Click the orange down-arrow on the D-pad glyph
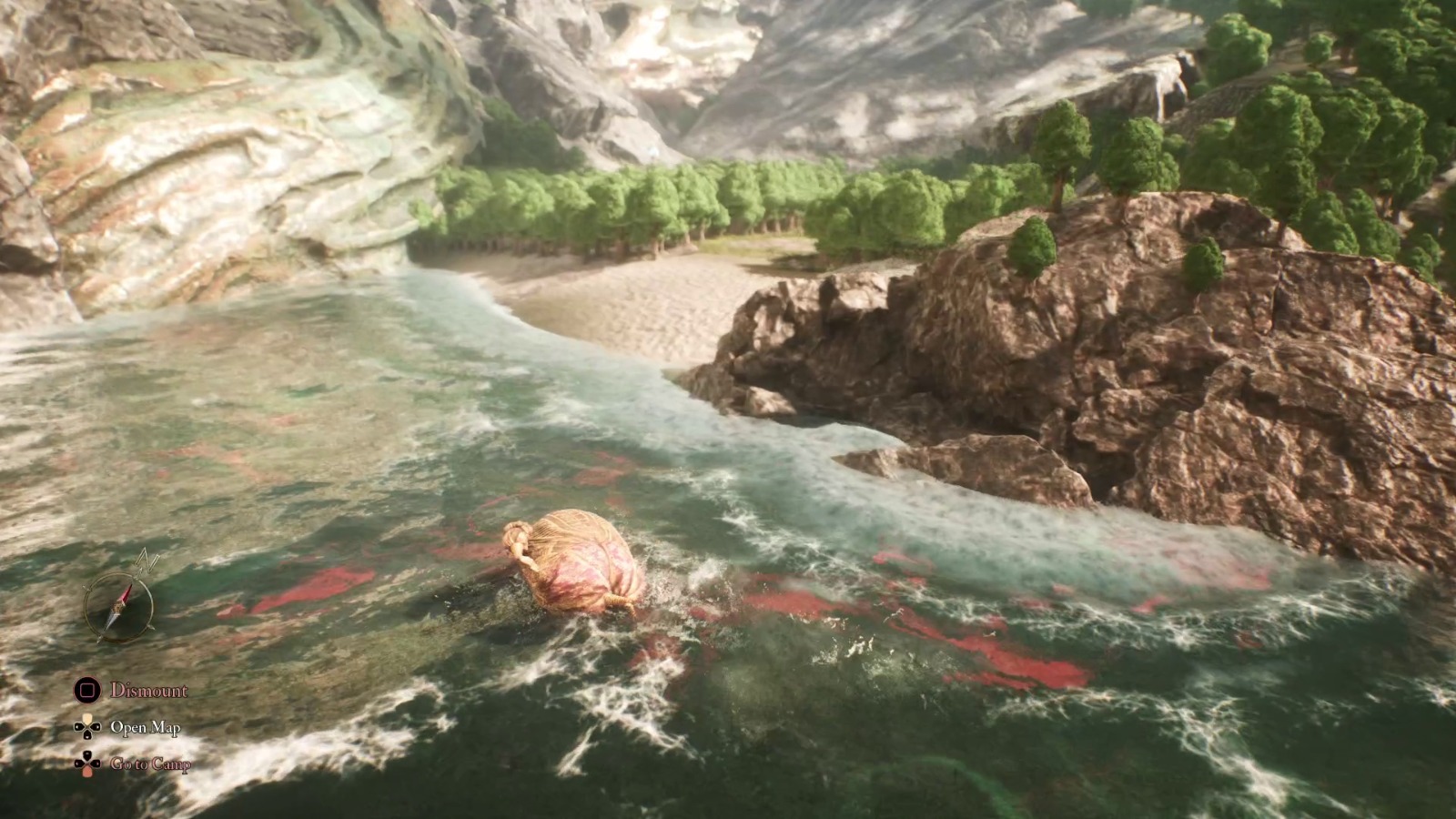 (86, 772)
